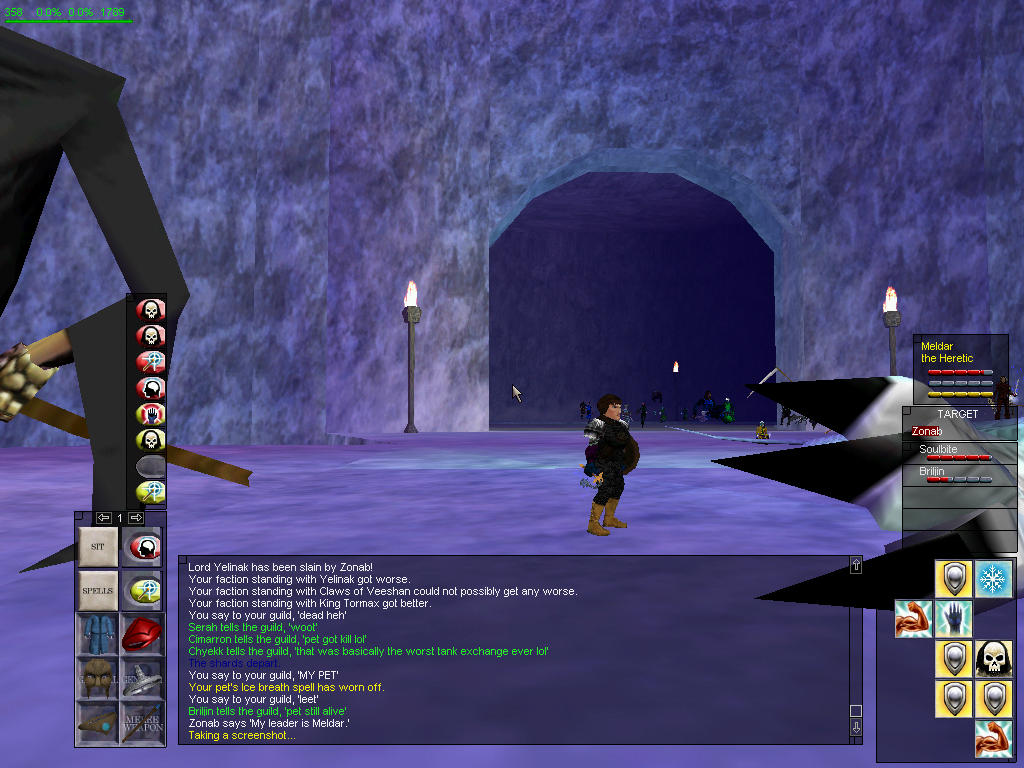Click the SIT hotbar button
The height and width of the screenshot is (768, 1024).
(98, 547)
